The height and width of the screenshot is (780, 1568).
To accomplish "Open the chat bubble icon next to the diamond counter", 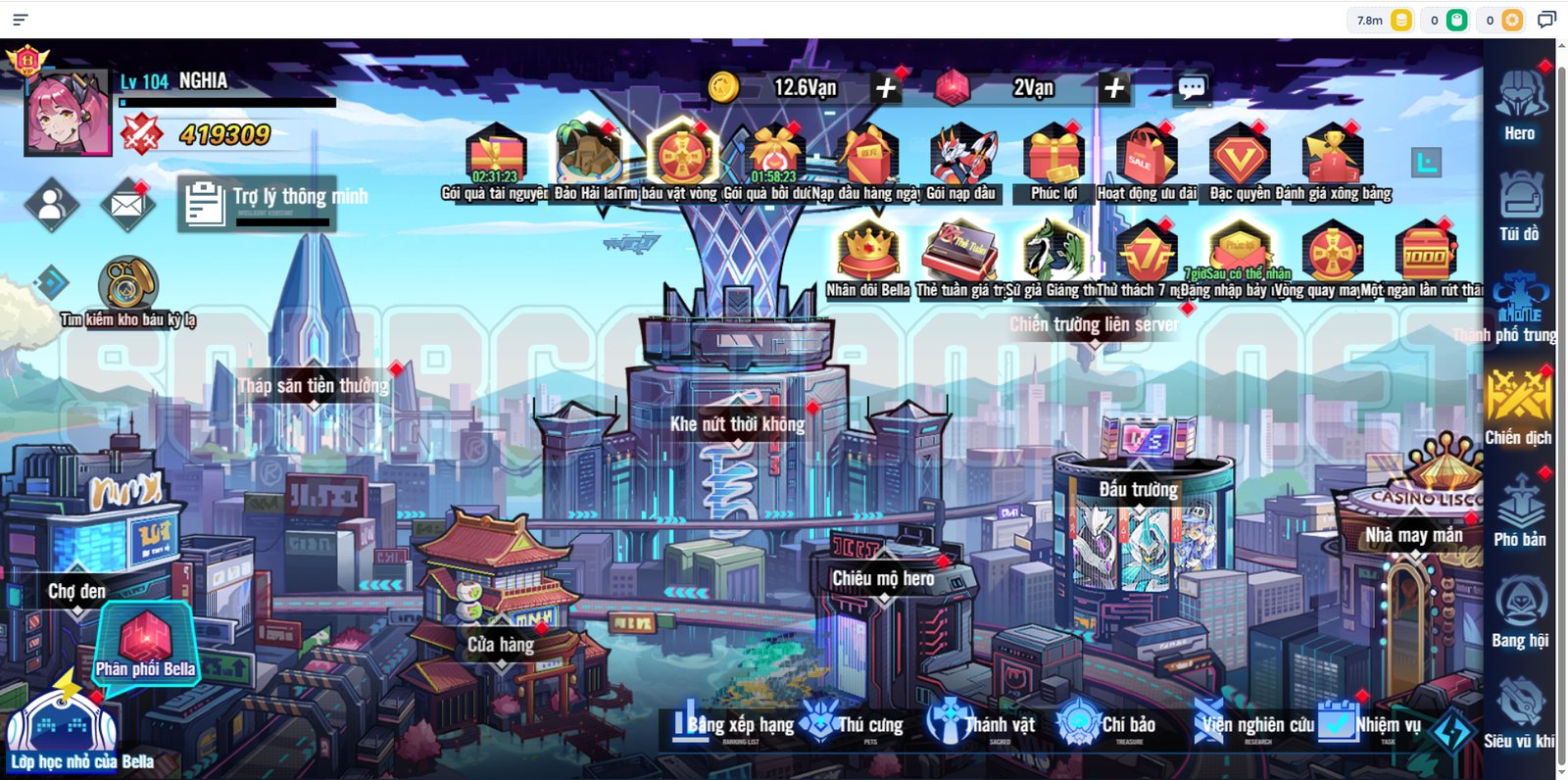I will click(x=1190, y=87).
